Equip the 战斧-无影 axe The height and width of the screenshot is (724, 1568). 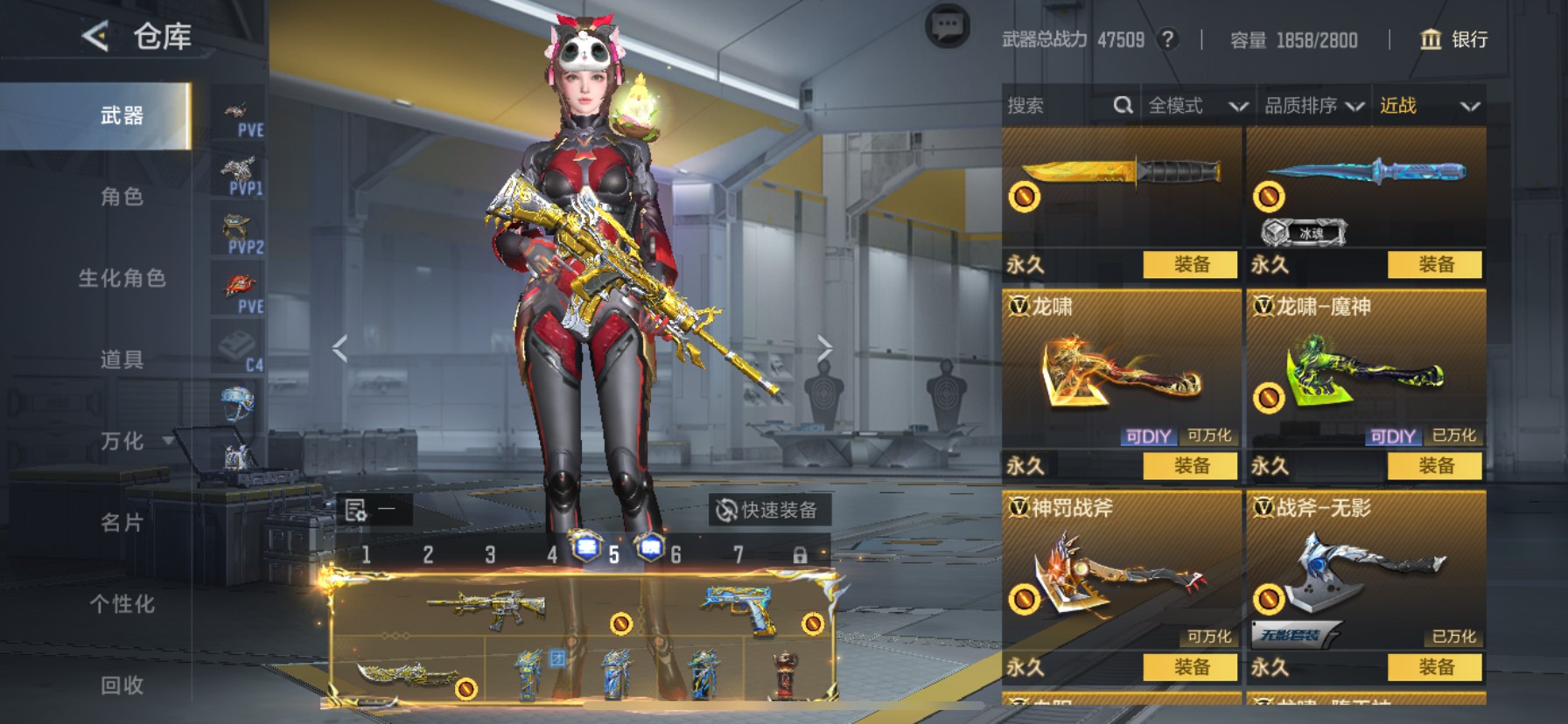pyautogui.click(x=1435, y=667)
